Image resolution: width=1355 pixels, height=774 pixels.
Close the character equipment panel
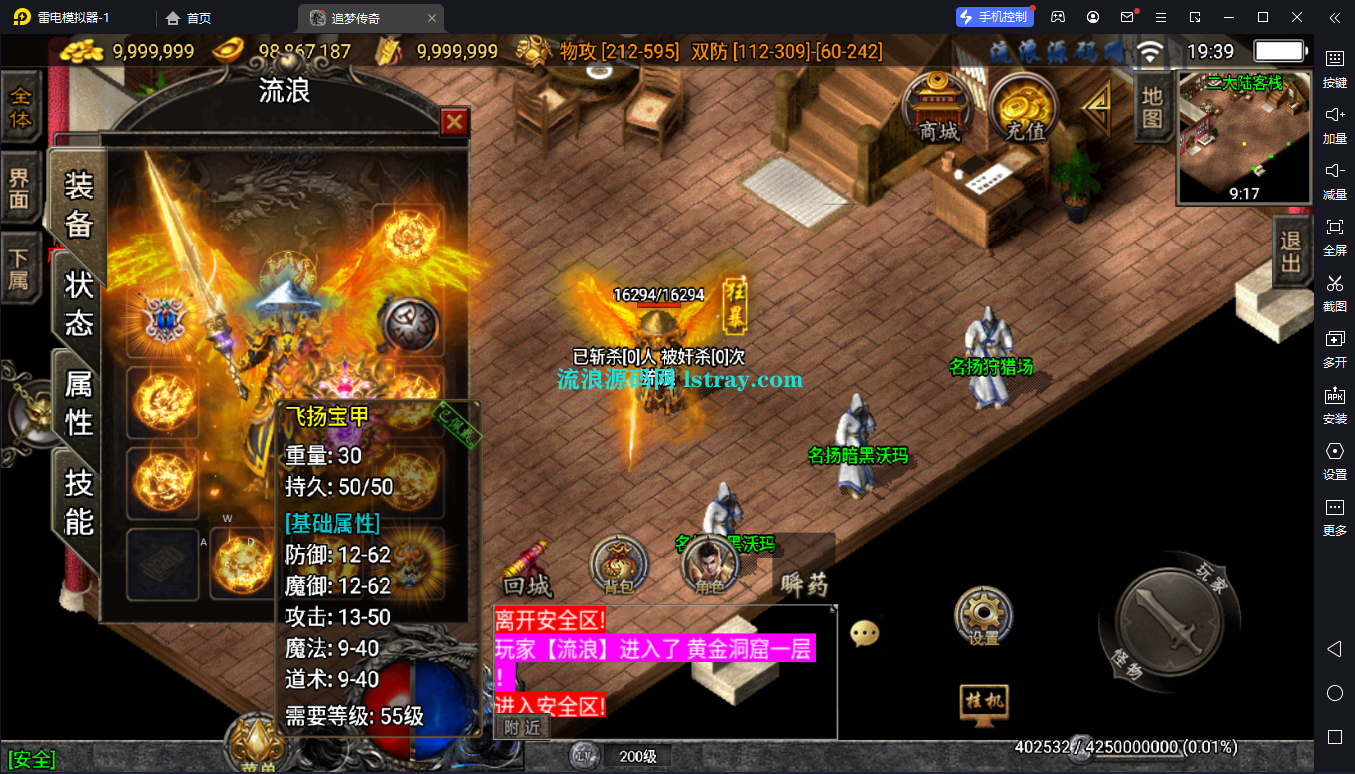pos(455,122)
